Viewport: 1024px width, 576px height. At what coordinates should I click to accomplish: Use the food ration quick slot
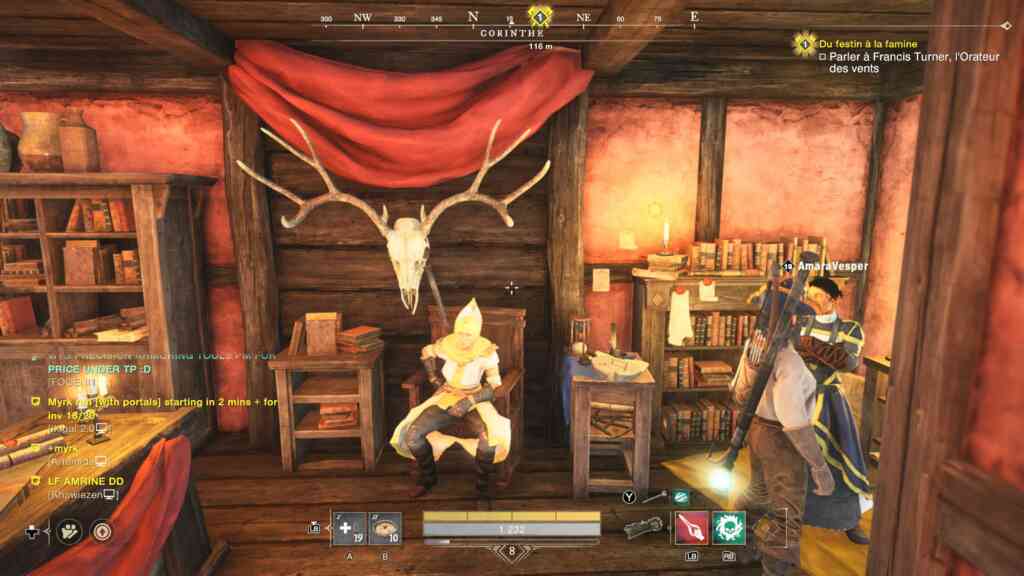point(385,527)
